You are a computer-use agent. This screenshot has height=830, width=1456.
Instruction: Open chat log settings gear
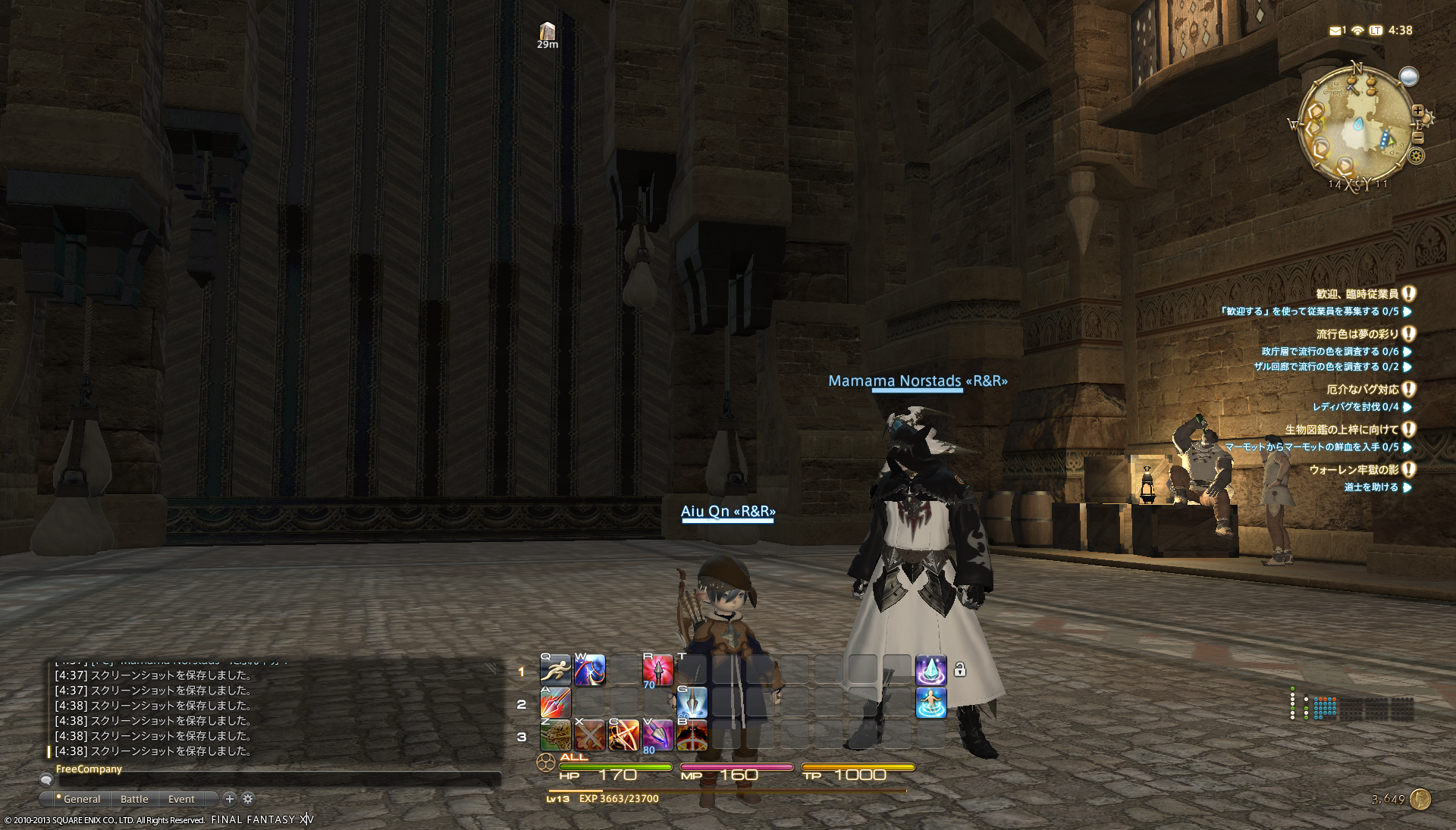(248, 798)
